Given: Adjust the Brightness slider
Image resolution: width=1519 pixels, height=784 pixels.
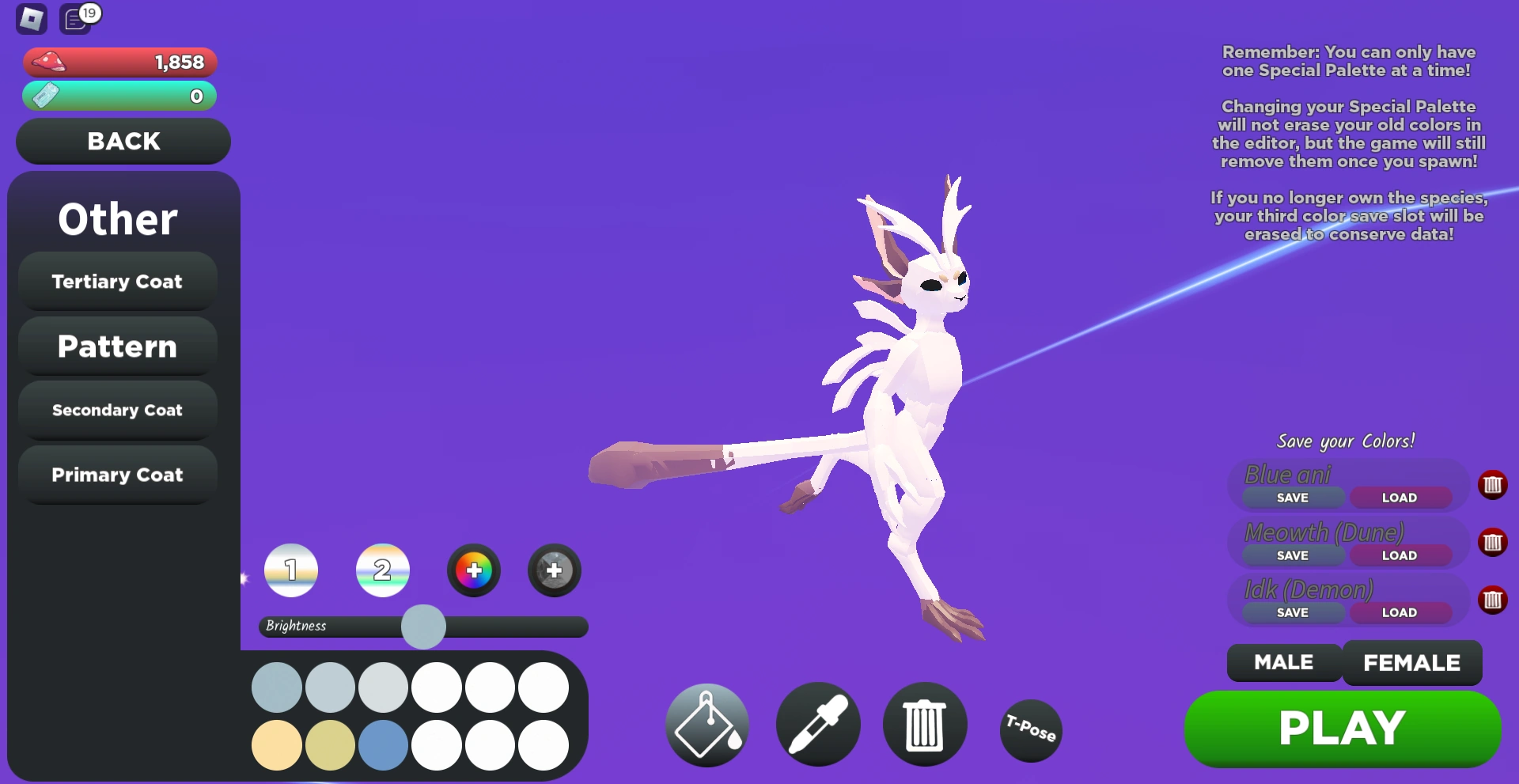Looking at the screenshot, I should (423, 626).
